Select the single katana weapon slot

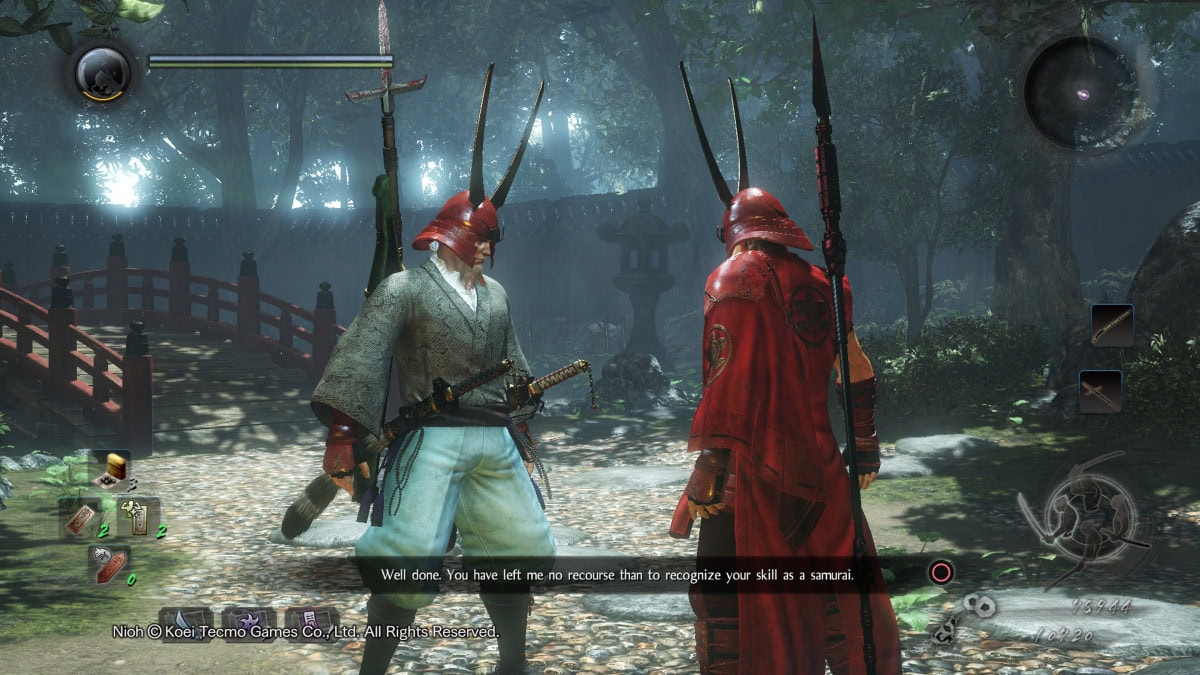[1112, 326]
